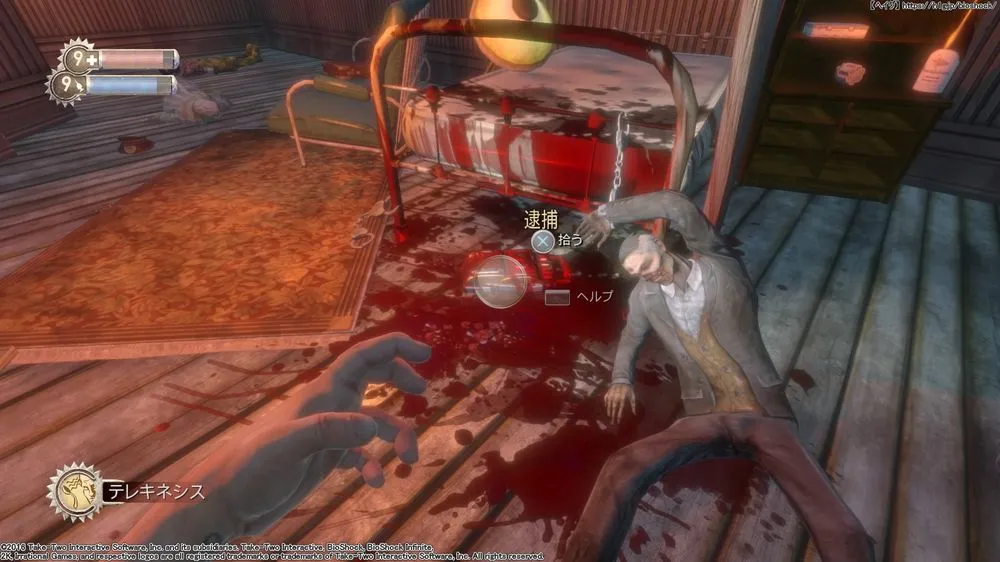Select the Telekinesis plasmid icon
This screenshot has width=1000, height=562.
tap(75, 491)
